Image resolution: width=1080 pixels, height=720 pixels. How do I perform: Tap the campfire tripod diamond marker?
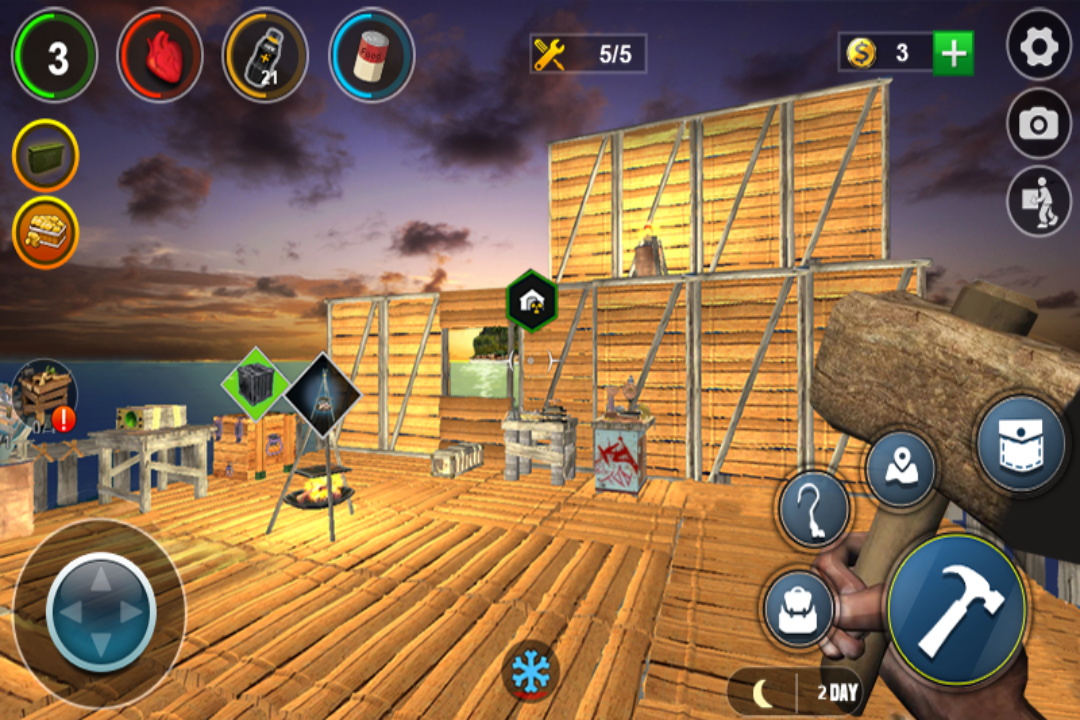pos(322,395)
